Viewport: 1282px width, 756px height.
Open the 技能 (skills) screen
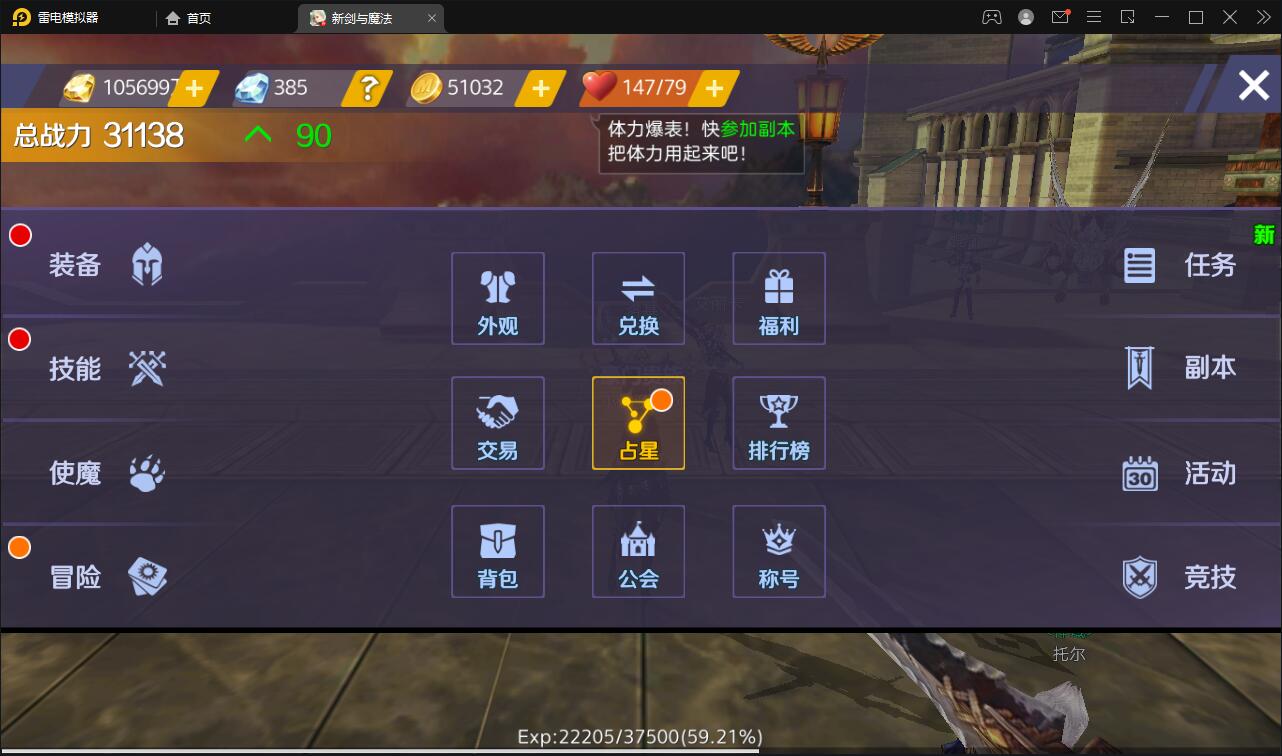[110, 368]
